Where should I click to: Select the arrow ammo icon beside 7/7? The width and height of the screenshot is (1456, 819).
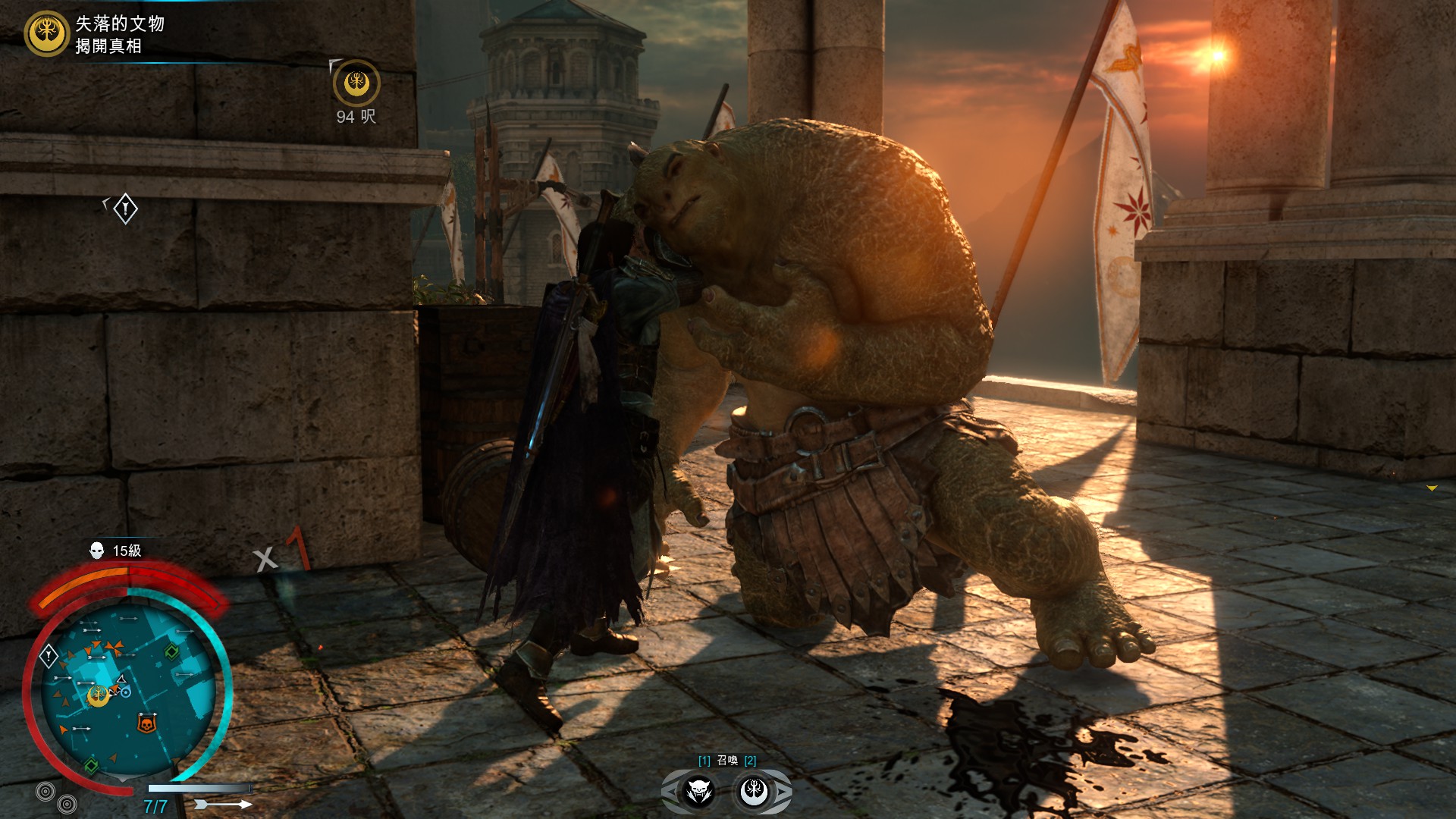[x=224, y=805]
